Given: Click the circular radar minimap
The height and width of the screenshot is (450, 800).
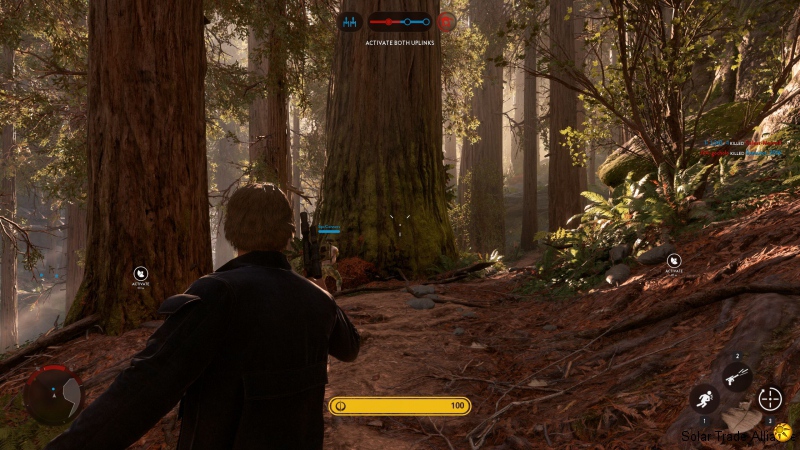Looking at the screenshot, I should point(53,394).
